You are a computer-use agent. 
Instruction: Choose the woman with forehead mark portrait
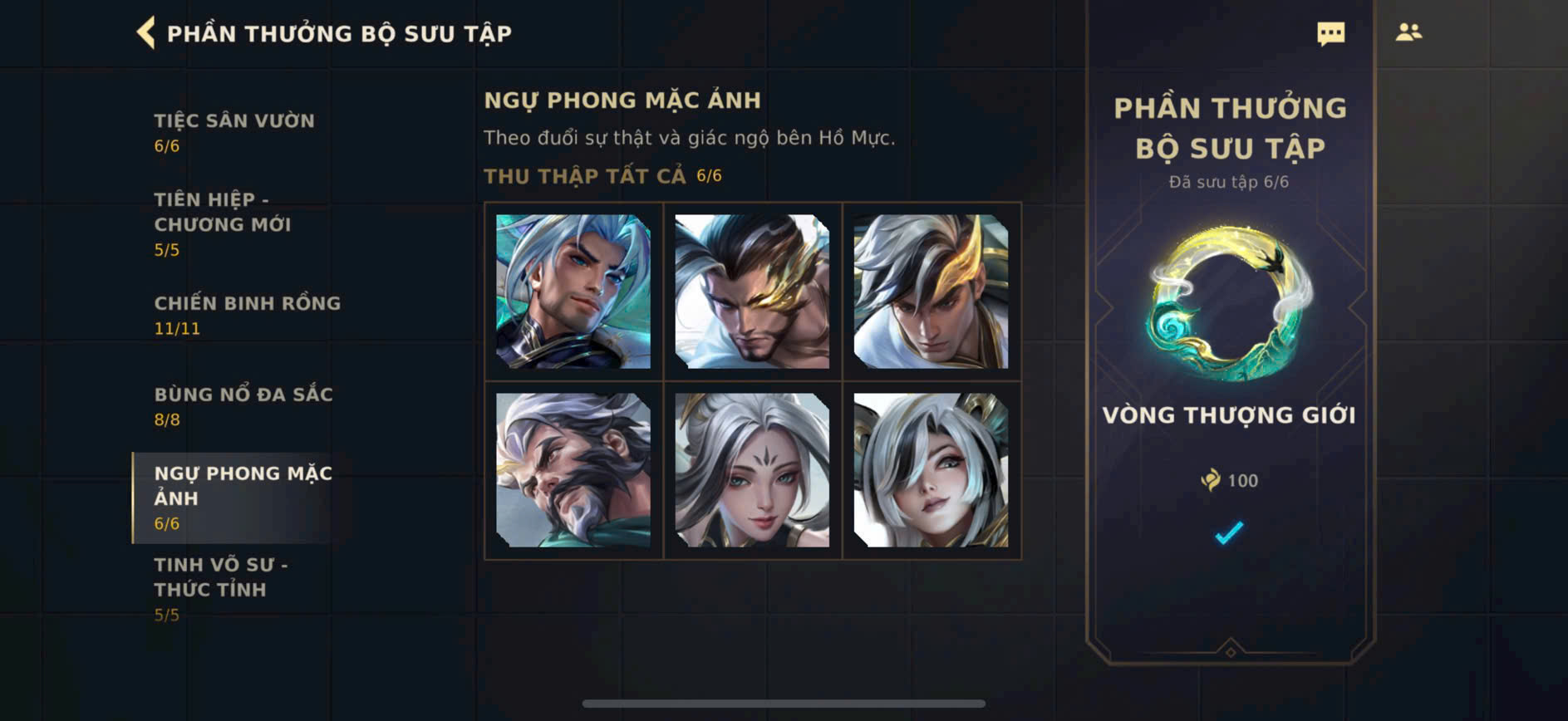point(752,470)
